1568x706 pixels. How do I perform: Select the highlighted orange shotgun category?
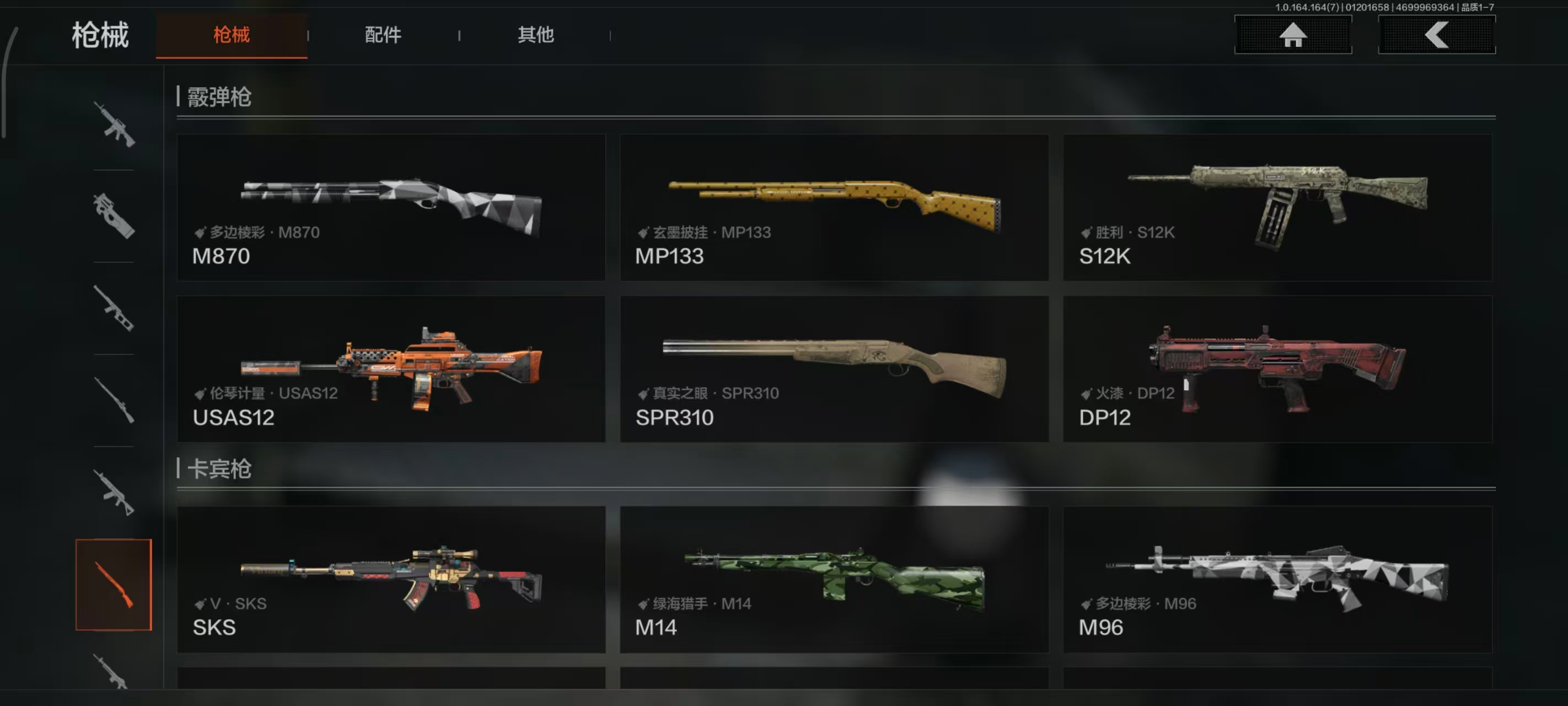tap(114, 584)
